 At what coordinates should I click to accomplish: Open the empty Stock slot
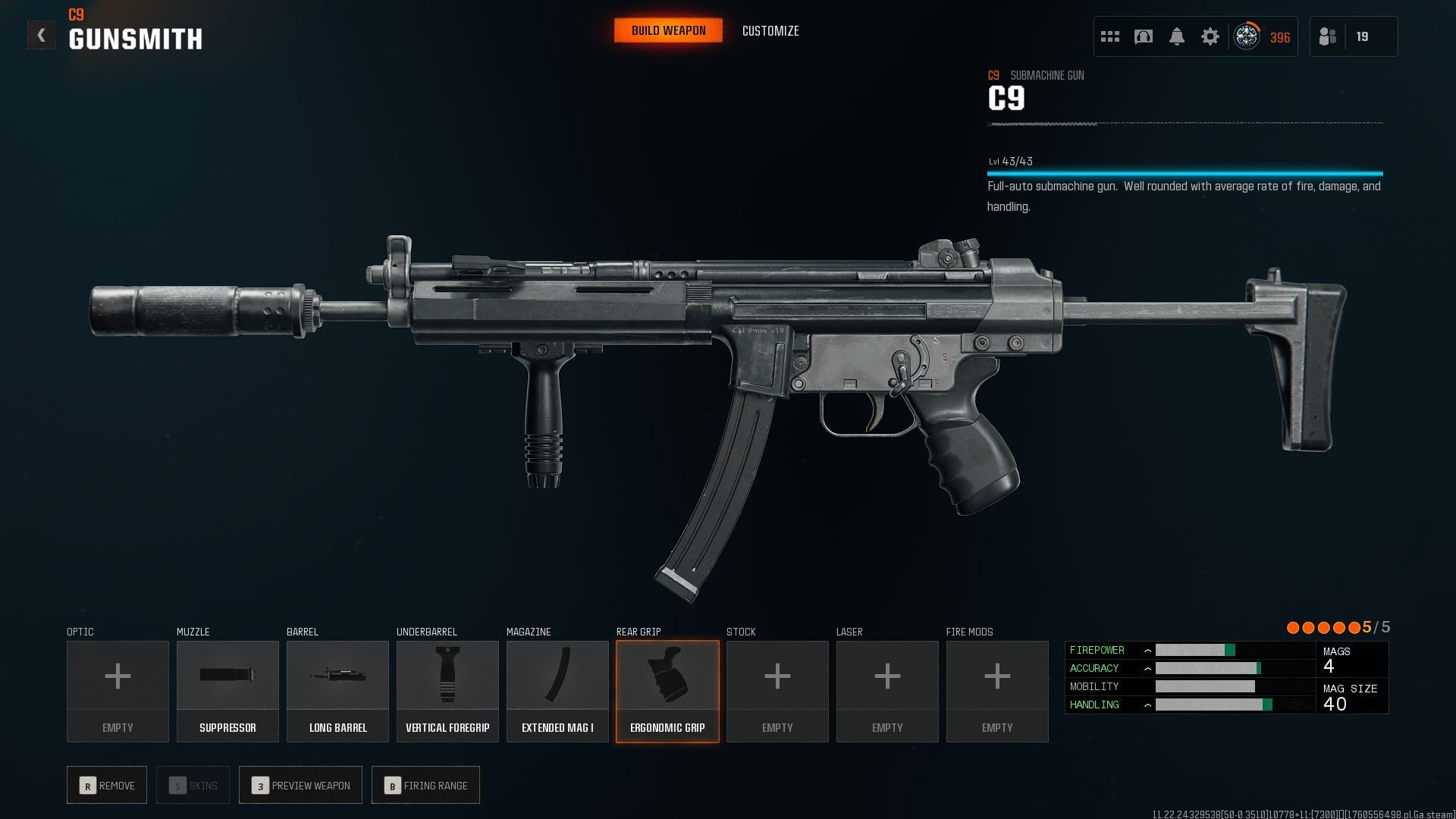(777, 691)
